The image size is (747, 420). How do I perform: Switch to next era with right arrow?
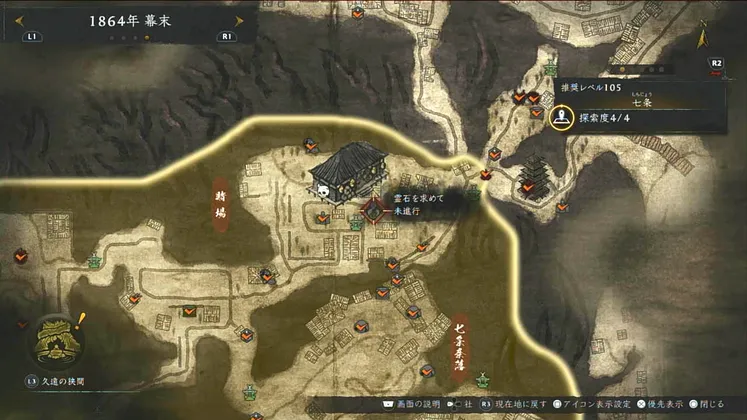(x=237, y=20)
